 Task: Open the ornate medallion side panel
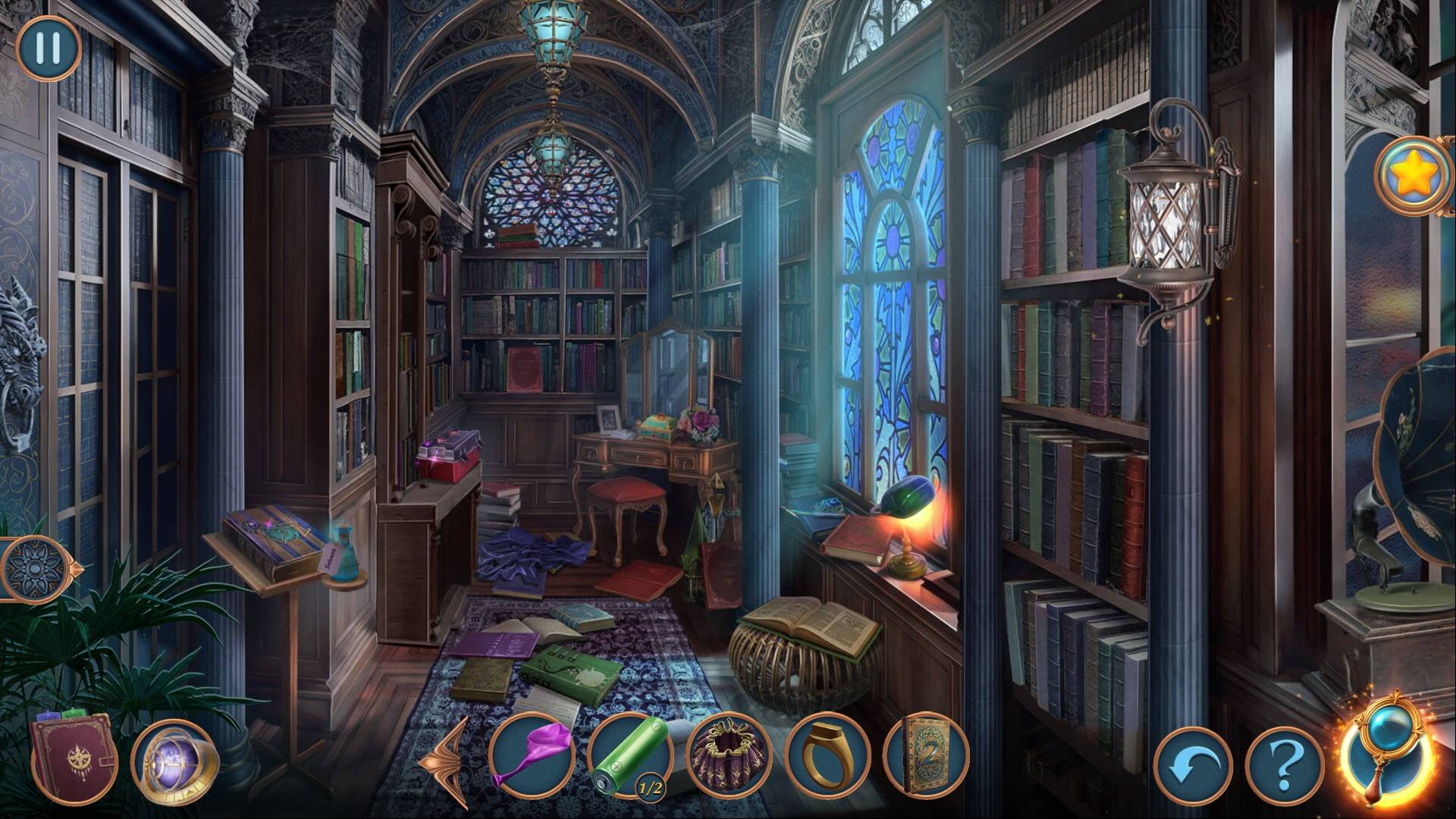coord(33,569)
